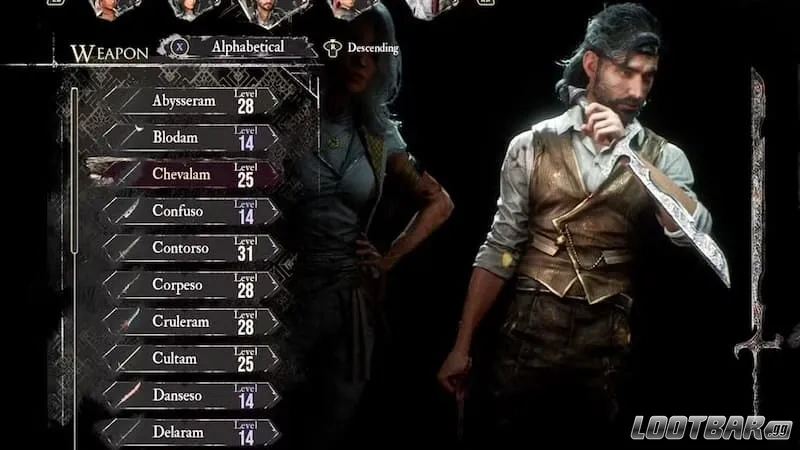Select the Delaram weapon entry
800x450 pixels.
[x=190, y=431]
